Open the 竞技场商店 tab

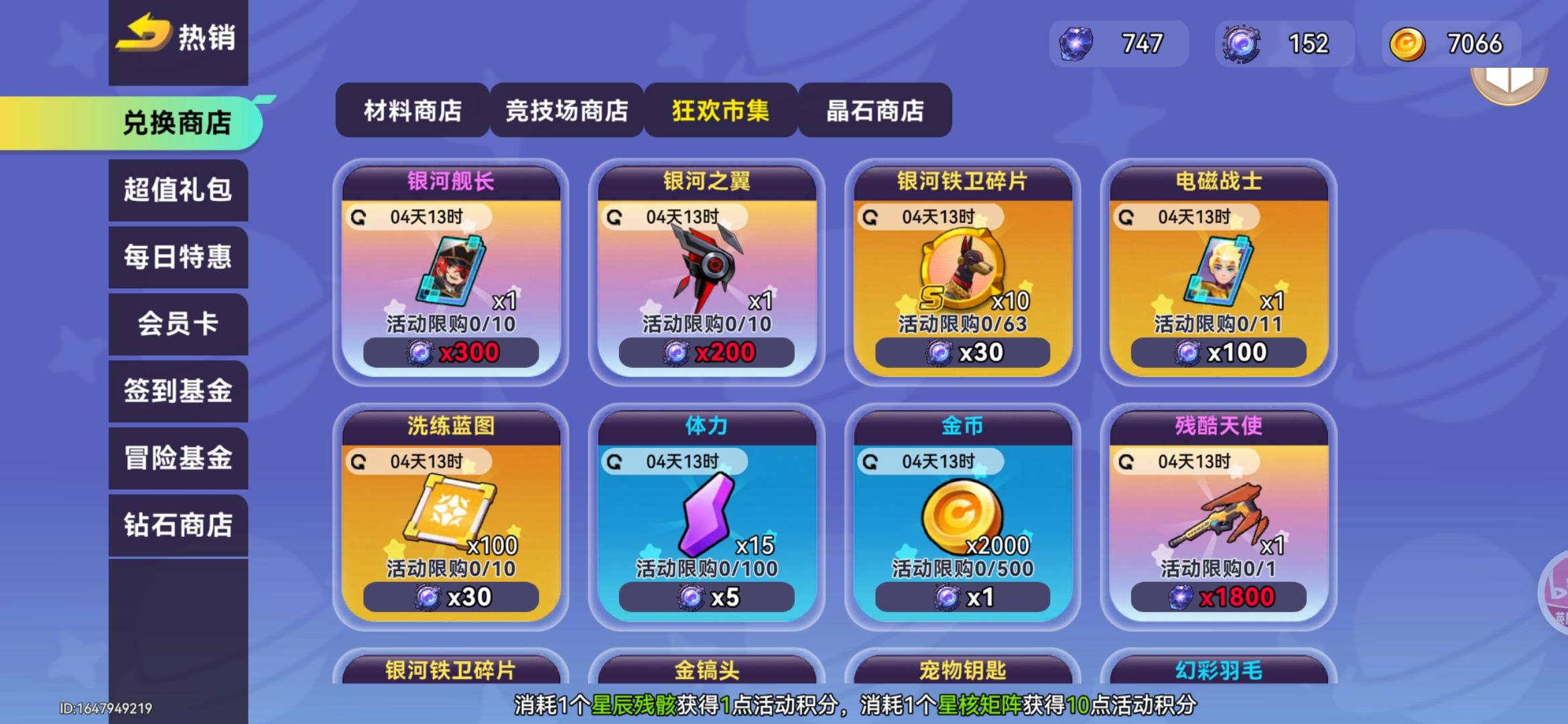pyautogui.click(x=566, y=112)
